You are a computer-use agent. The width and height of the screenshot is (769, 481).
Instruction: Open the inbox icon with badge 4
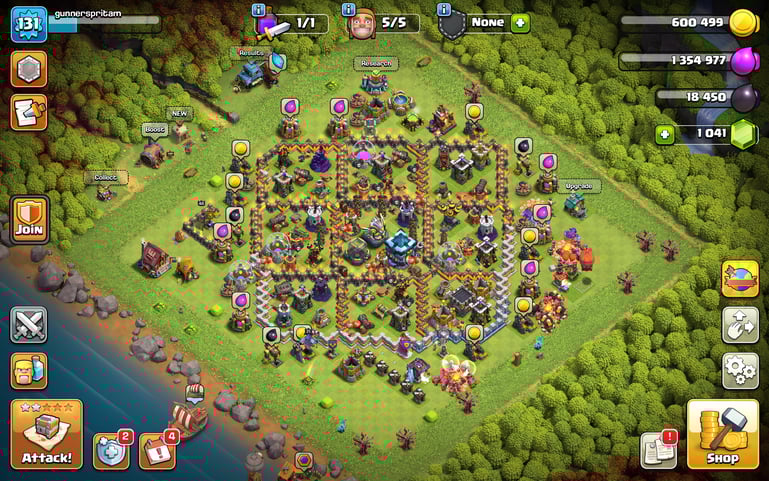tap(156, 451)
